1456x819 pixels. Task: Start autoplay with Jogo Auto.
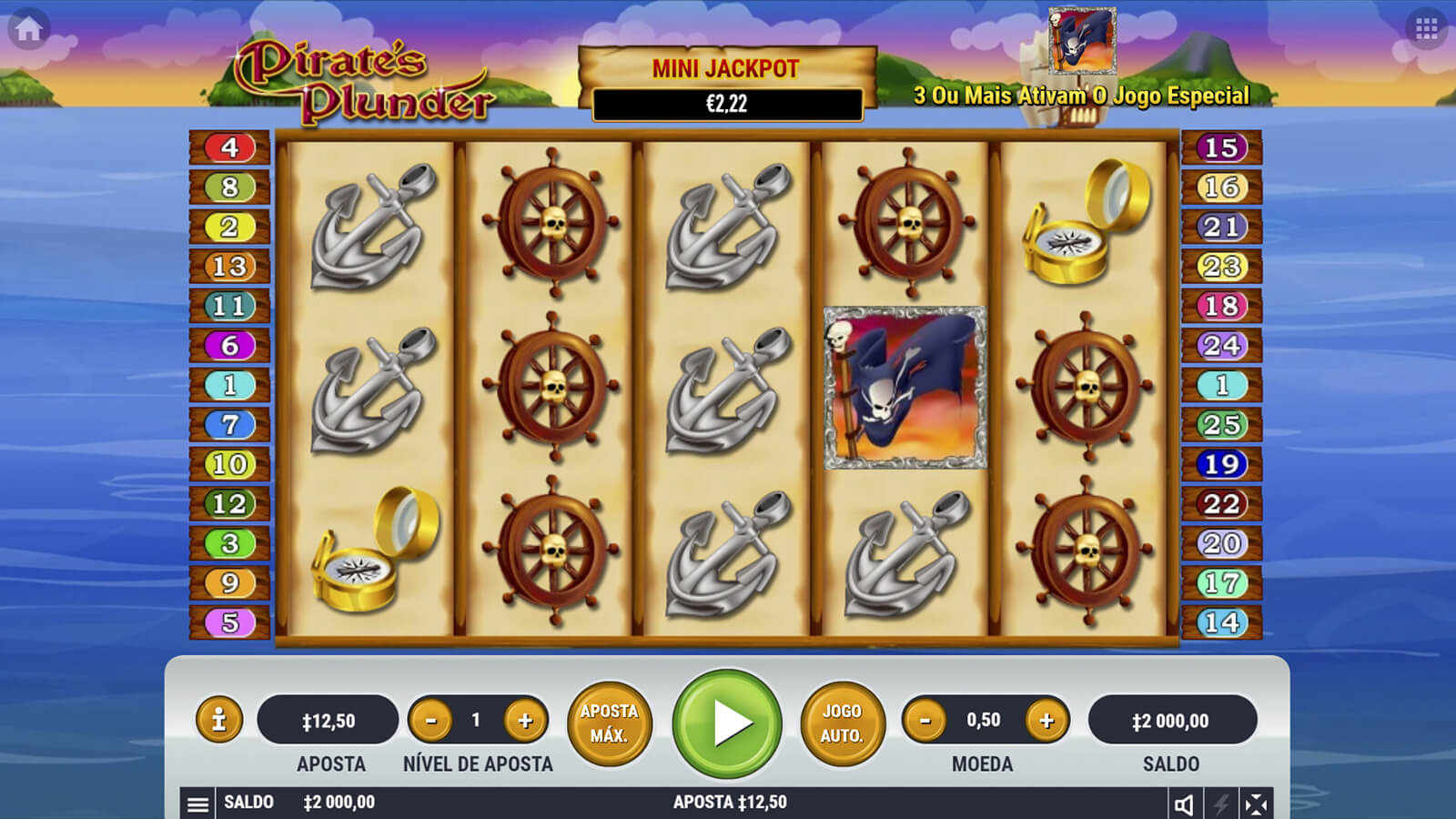click(842, 723)
